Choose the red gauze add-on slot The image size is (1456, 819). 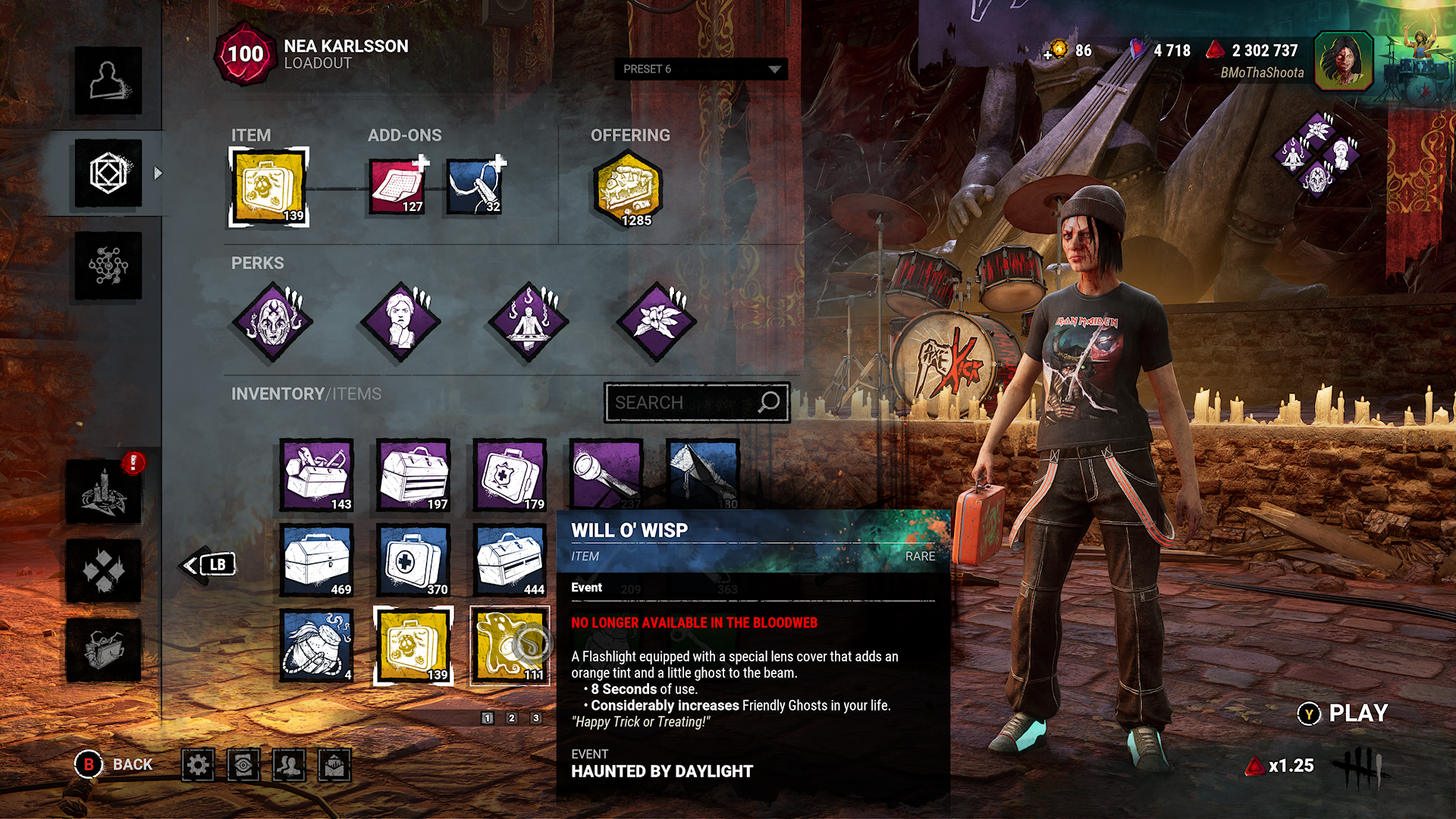tap(397, 187)
